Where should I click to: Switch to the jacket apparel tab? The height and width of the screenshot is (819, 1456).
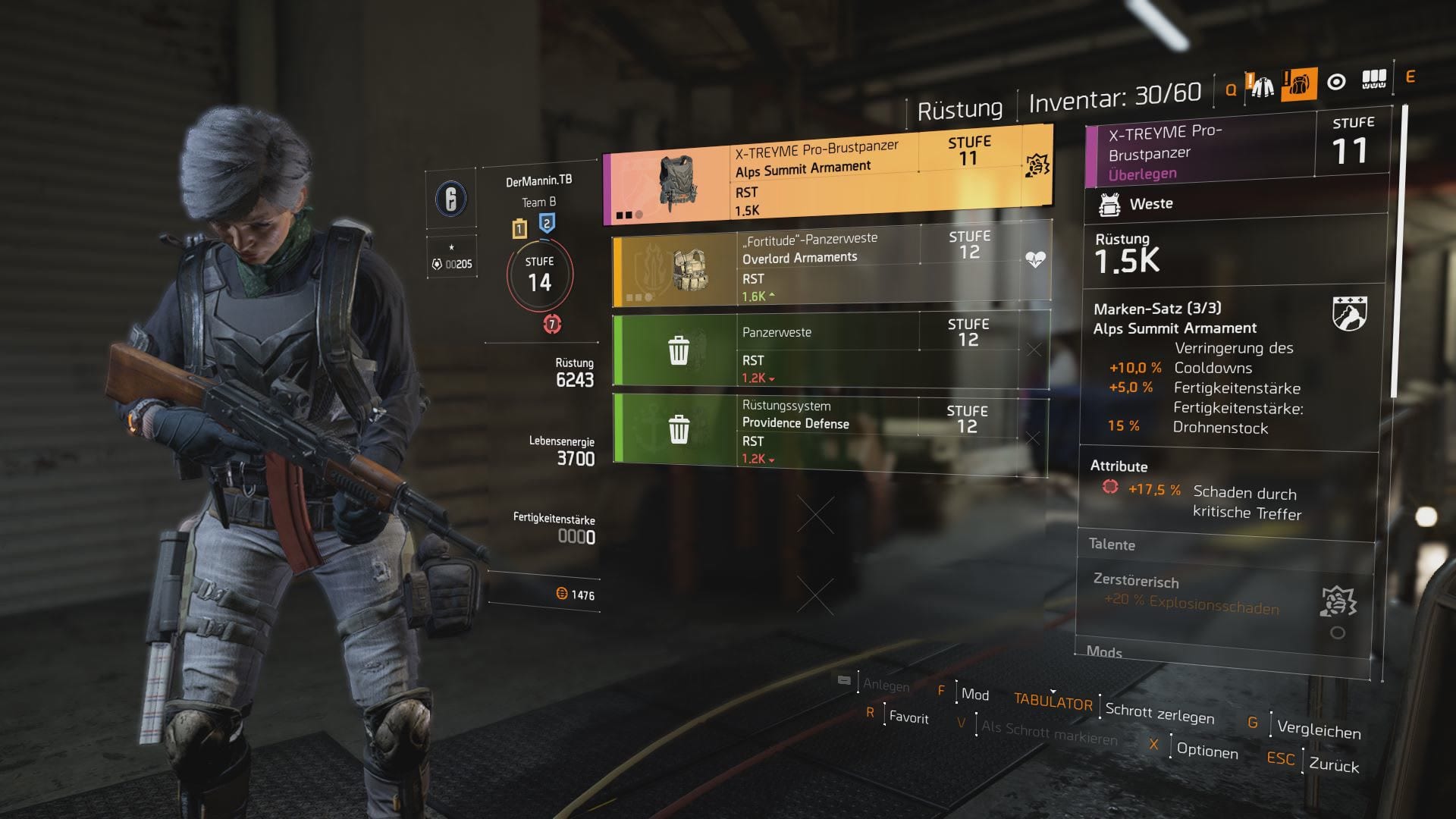pyautogui.click(x=1262, y=86)
